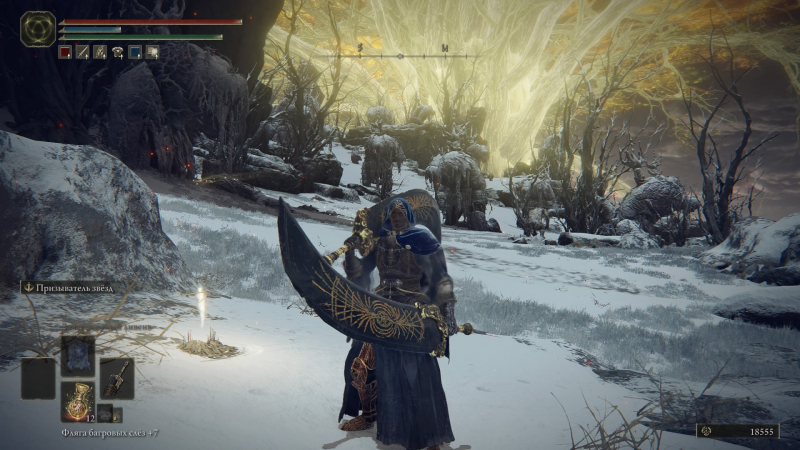Select the Flask of Crimson Tears slot
800x450 pixels.
[77, 400]
